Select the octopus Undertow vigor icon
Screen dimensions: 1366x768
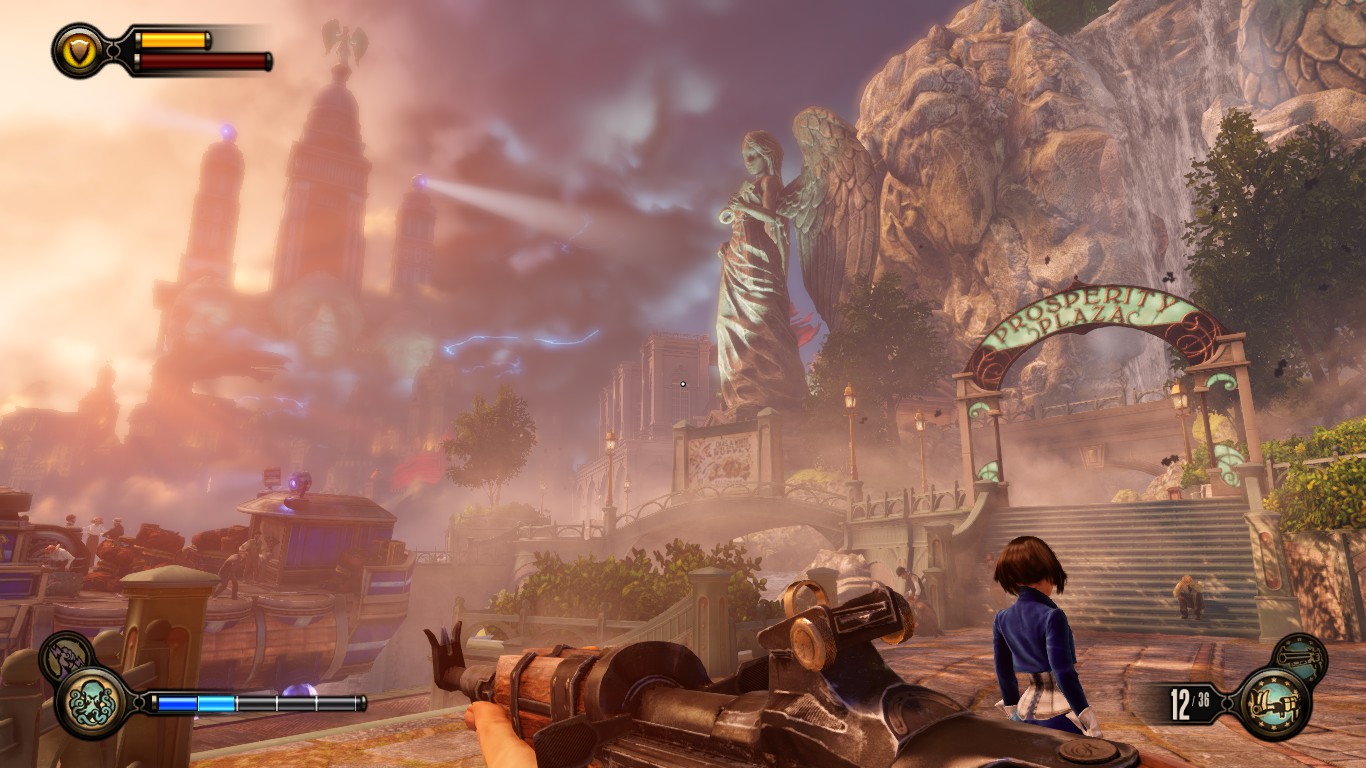point(93,702)
